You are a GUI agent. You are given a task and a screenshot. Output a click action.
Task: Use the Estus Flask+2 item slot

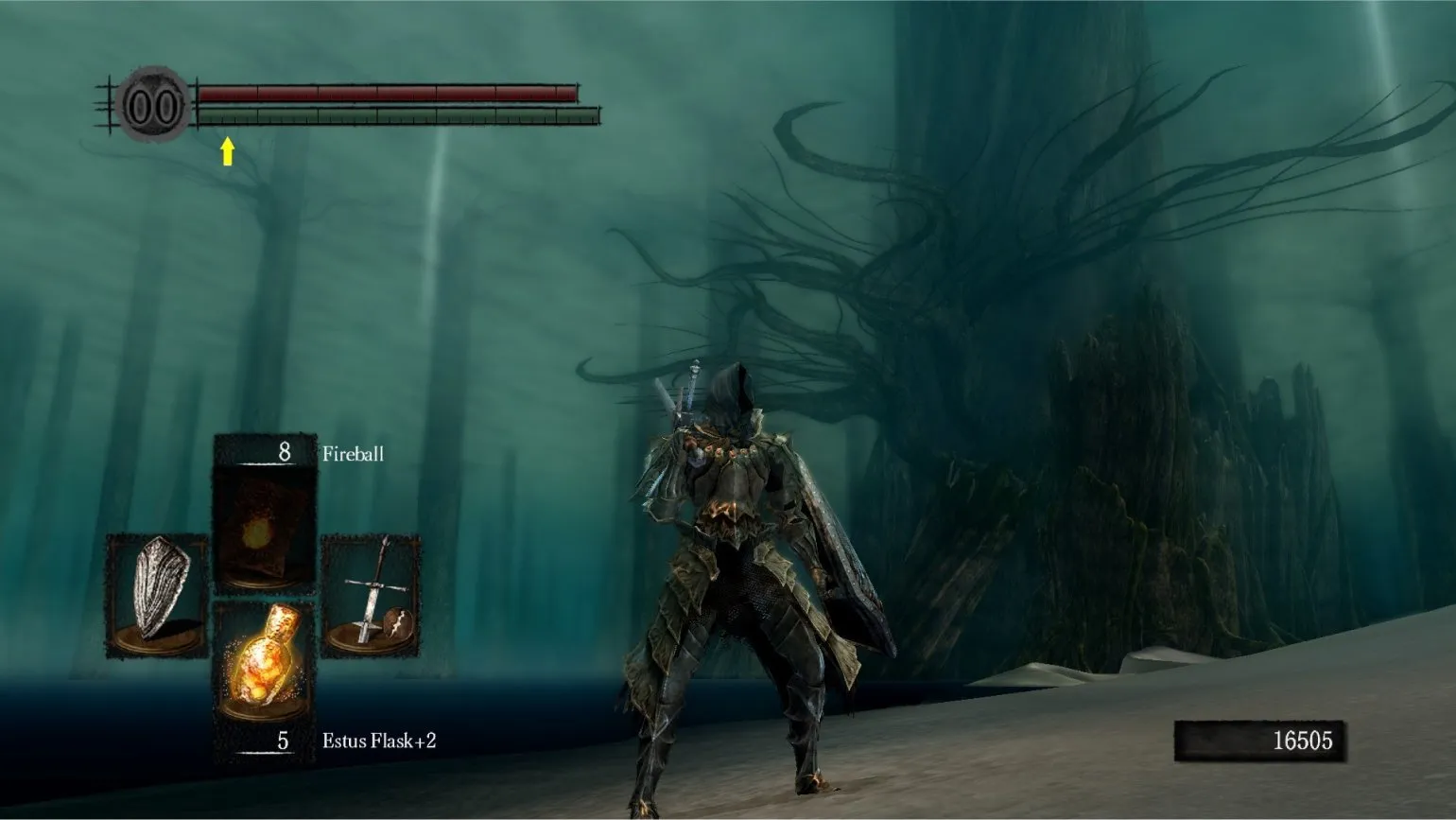pos(264,661)
